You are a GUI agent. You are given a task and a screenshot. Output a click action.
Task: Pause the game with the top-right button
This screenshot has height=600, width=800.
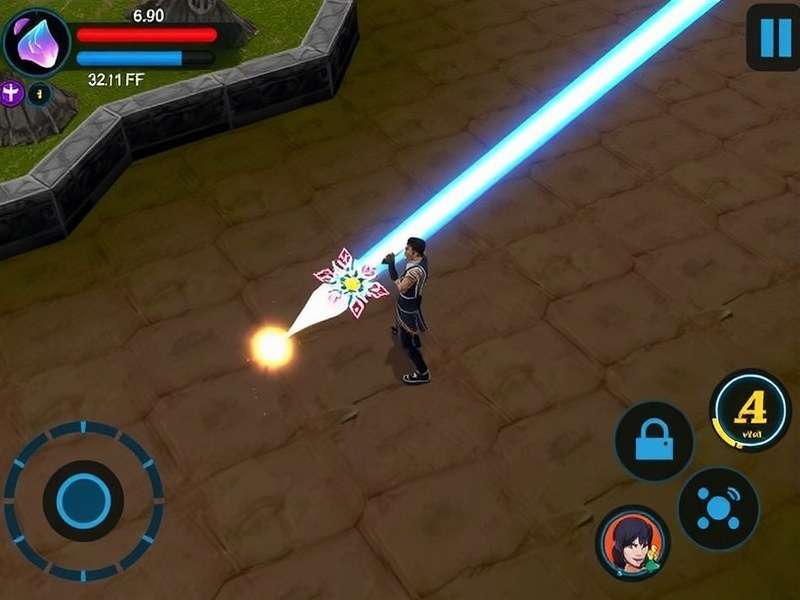tap(773, 38)
